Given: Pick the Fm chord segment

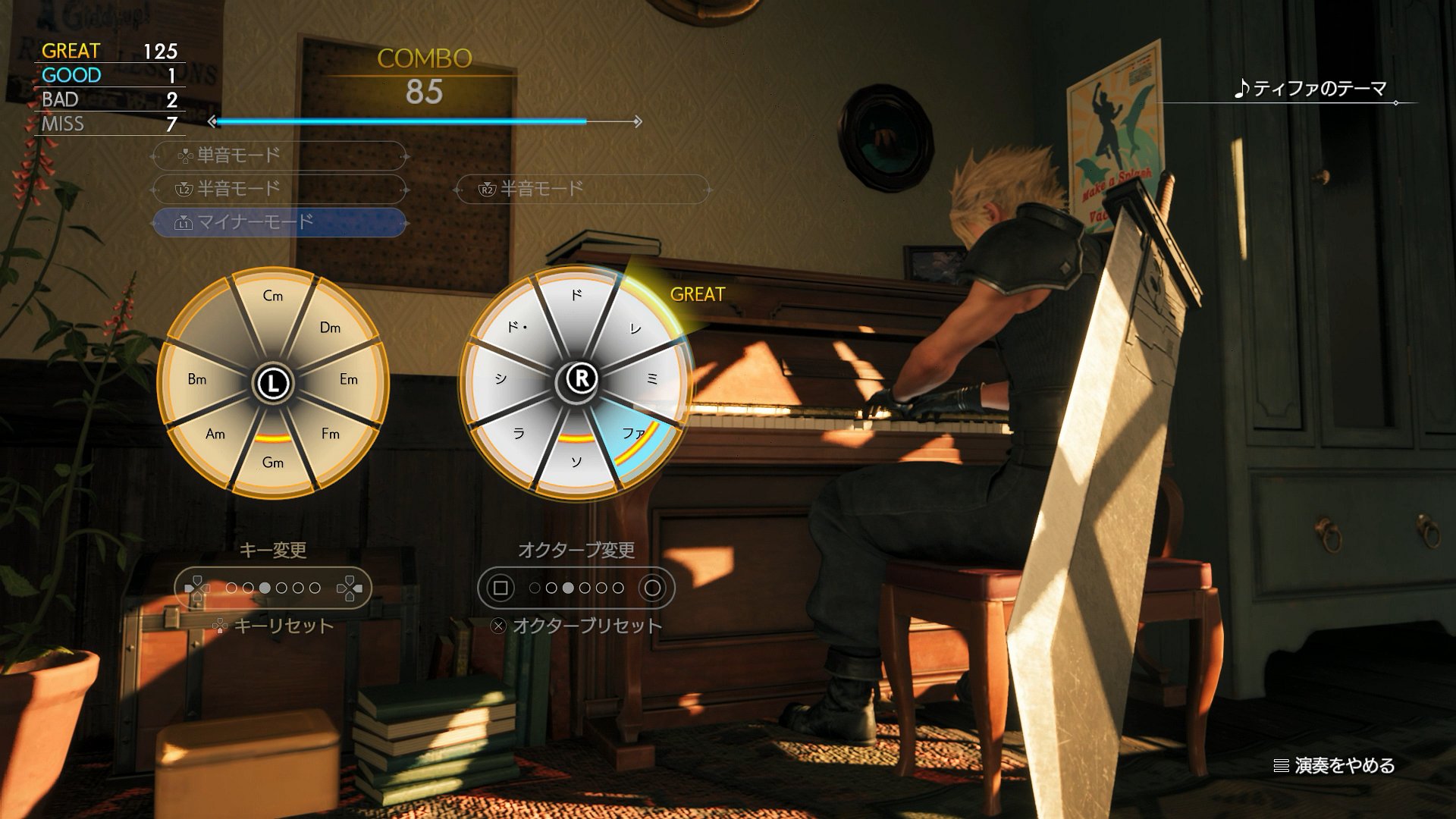Looking at the screenshot, I should (x=330, y=434).
